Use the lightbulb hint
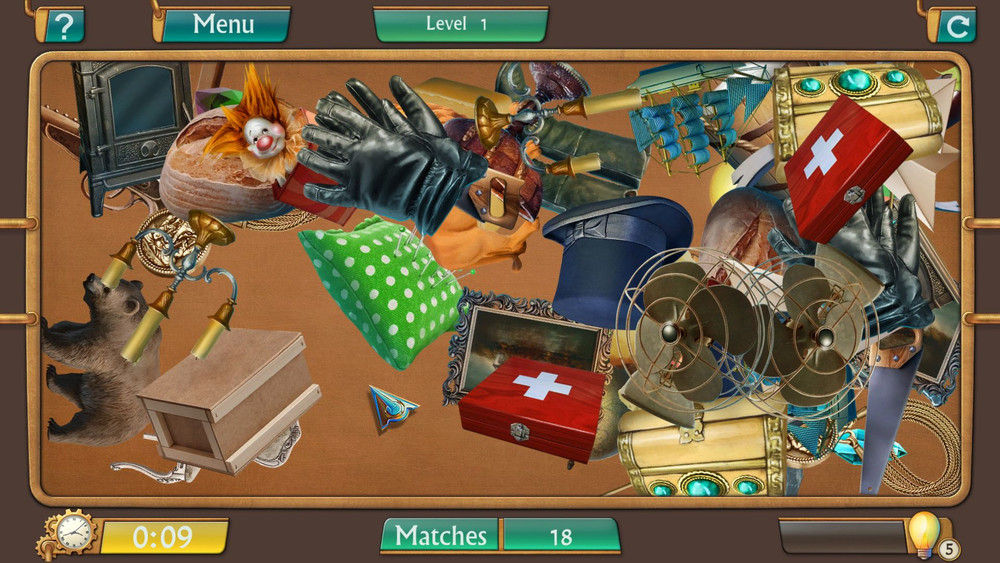This screenshot has width=1000, height=563. 923,533
